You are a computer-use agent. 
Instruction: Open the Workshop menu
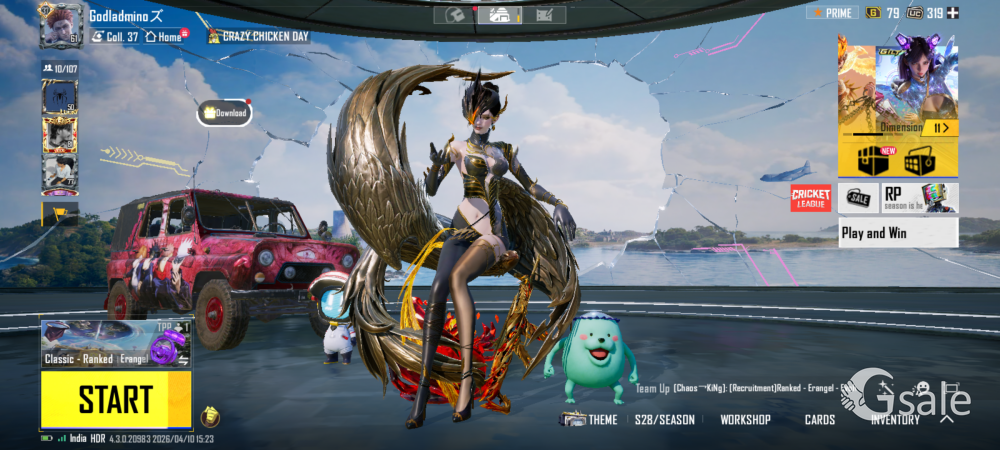click(745, 420)
